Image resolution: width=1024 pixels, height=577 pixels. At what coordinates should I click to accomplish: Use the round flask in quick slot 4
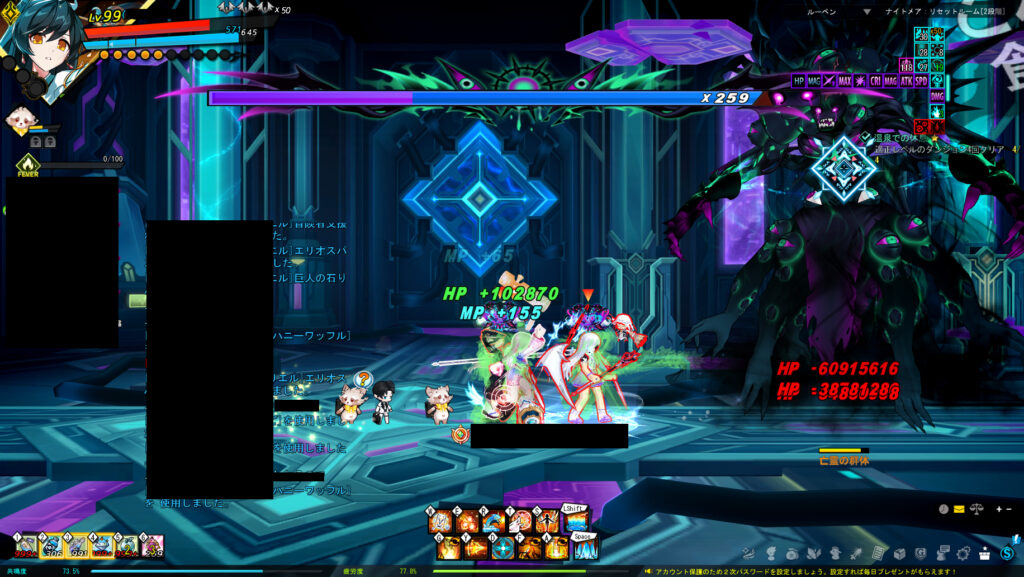coord(102,546)
